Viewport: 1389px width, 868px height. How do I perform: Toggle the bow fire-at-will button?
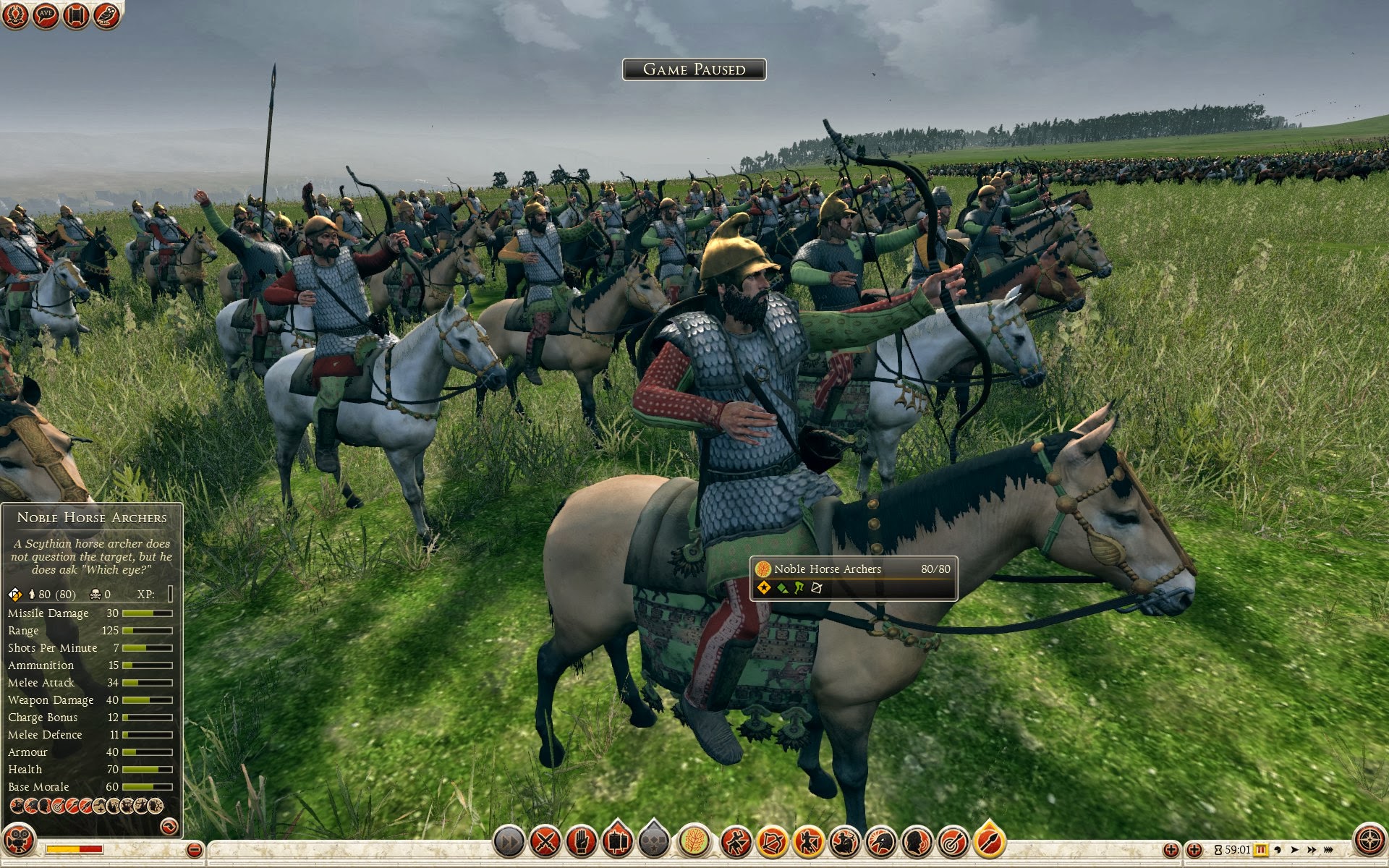click(x=771, y=842)
